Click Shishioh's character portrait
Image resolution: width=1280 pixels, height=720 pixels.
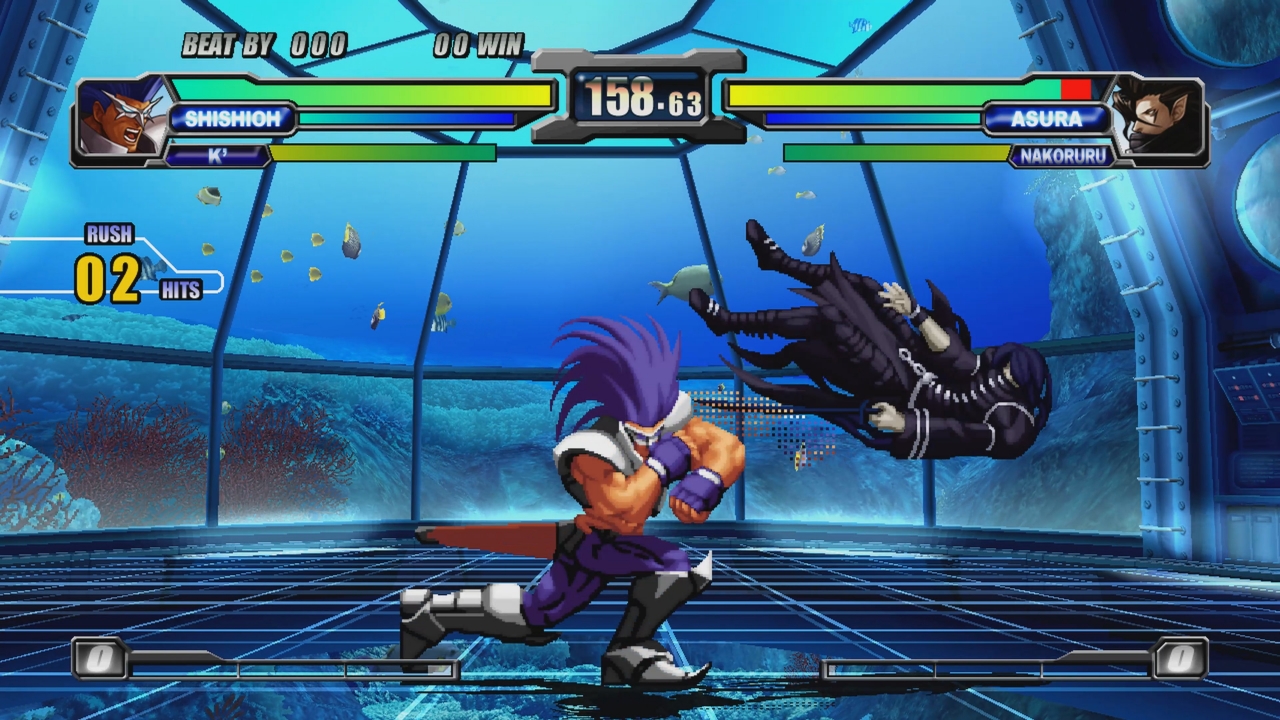coord(120,118)
